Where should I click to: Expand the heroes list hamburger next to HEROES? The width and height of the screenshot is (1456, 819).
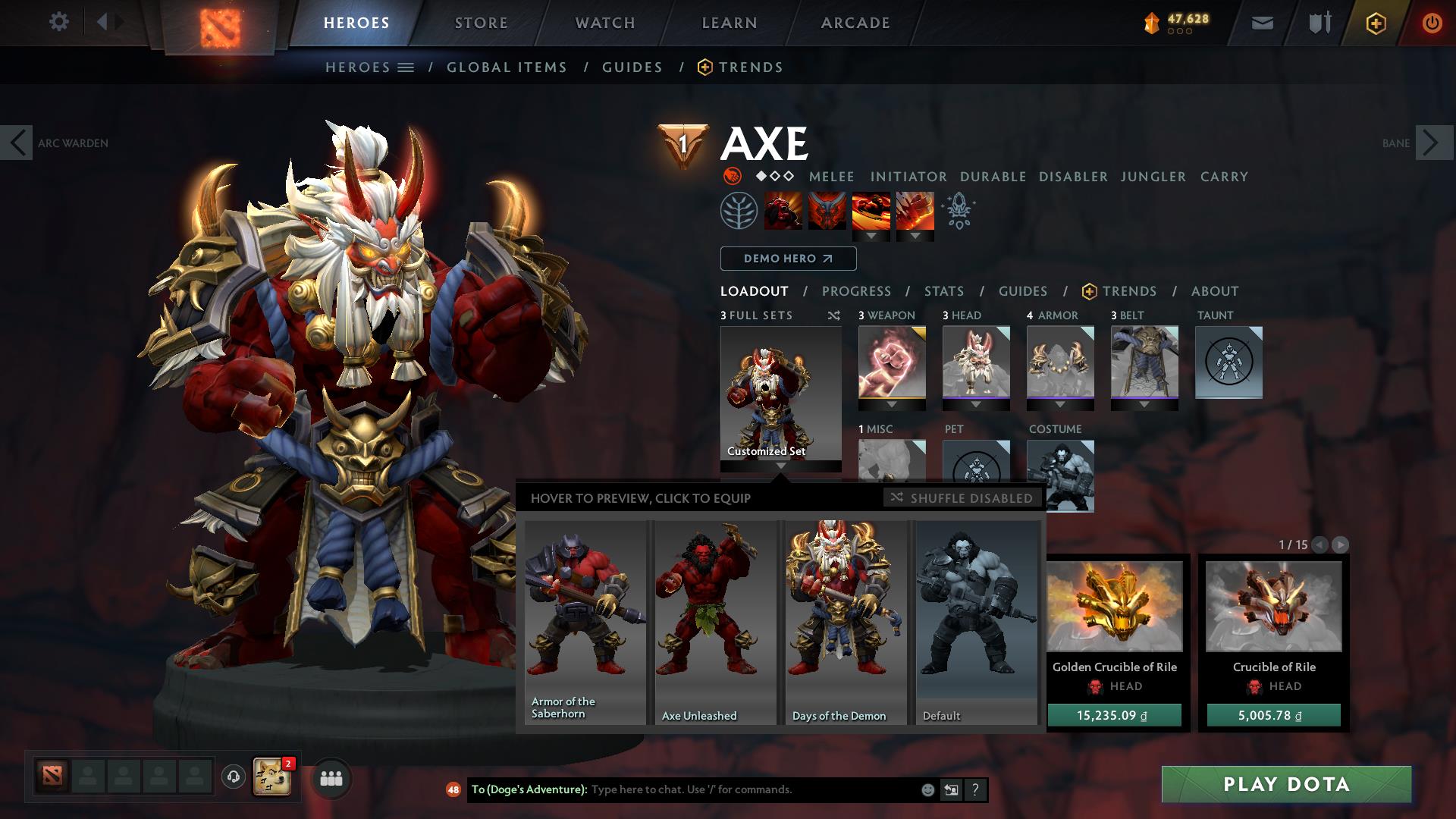point(407,67)
